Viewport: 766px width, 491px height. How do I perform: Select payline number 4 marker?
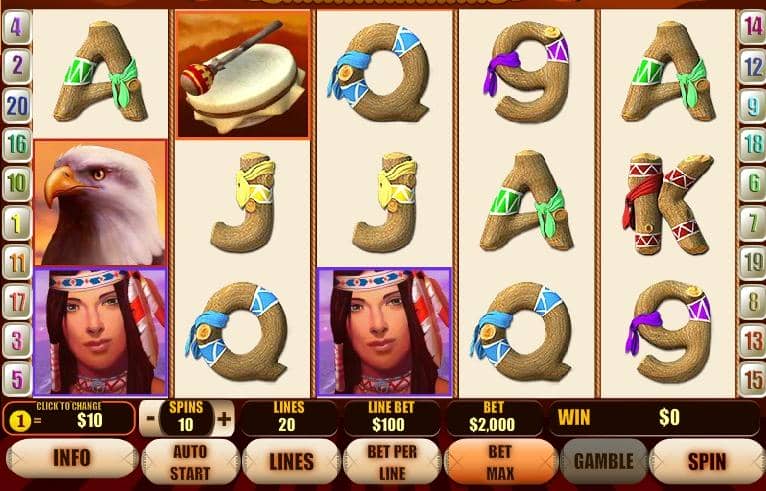pyautogui.click(x=16, y=27)
